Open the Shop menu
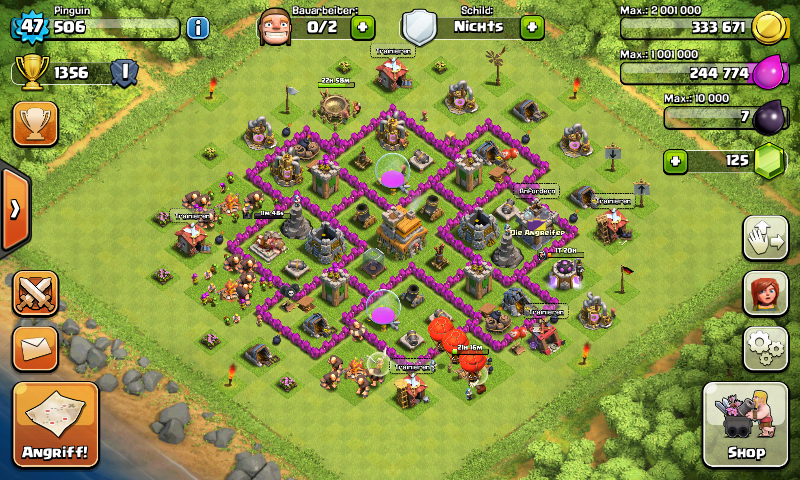This screenshot has height=480, width=800. (745, 425)
